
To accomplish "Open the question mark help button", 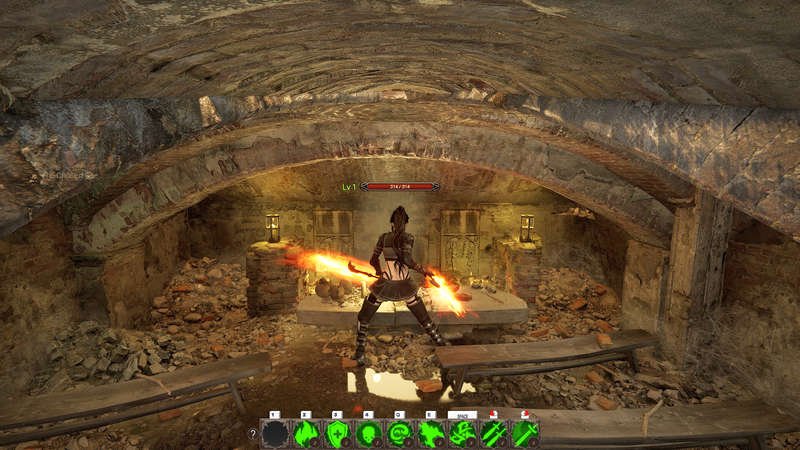I will tap(252, 434).
